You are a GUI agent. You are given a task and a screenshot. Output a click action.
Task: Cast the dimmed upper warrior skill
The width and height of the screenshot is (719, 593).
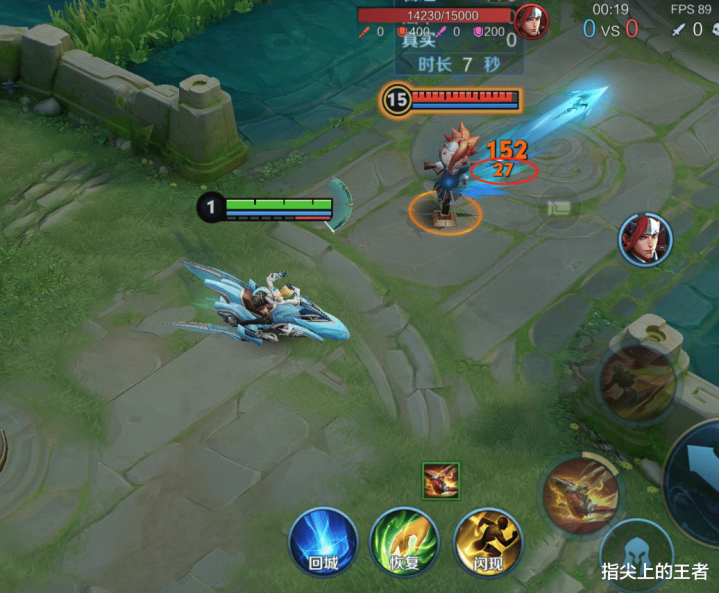[x=637, y=381]
